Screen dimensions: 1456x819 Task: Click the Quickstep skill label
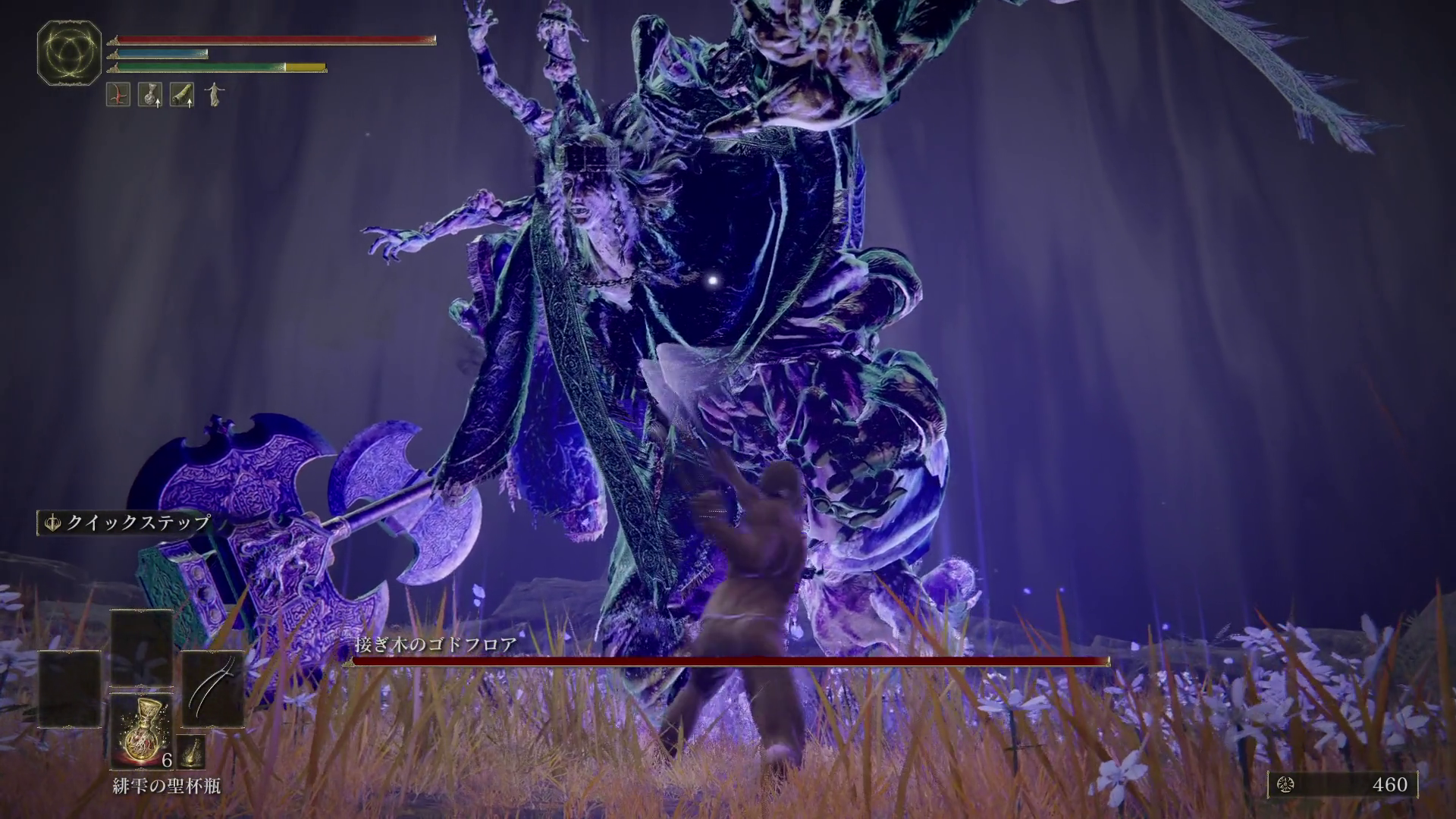pyautogui.click(x=125, y=522)
